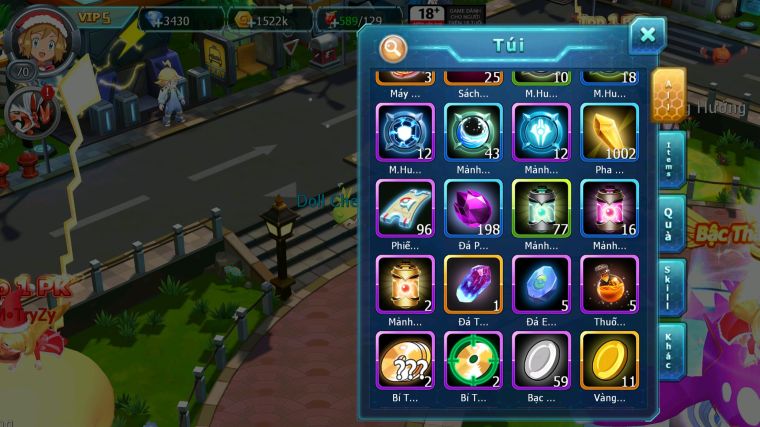Select the mystery ??? coin item
Viewport: 760px width, 427px height.
[405, 359]
